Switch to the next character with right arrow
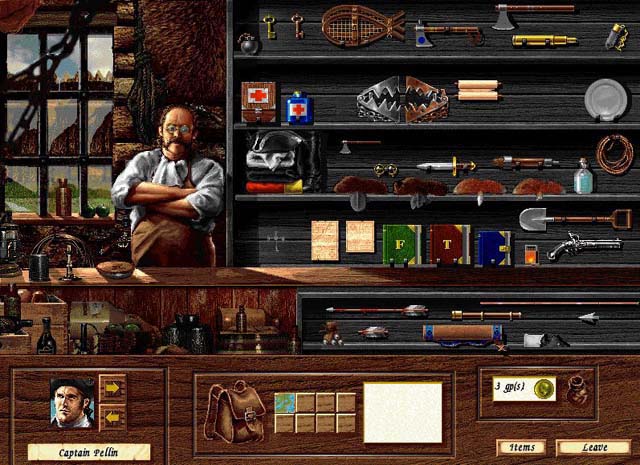640x465 pixels. (112, 387)
